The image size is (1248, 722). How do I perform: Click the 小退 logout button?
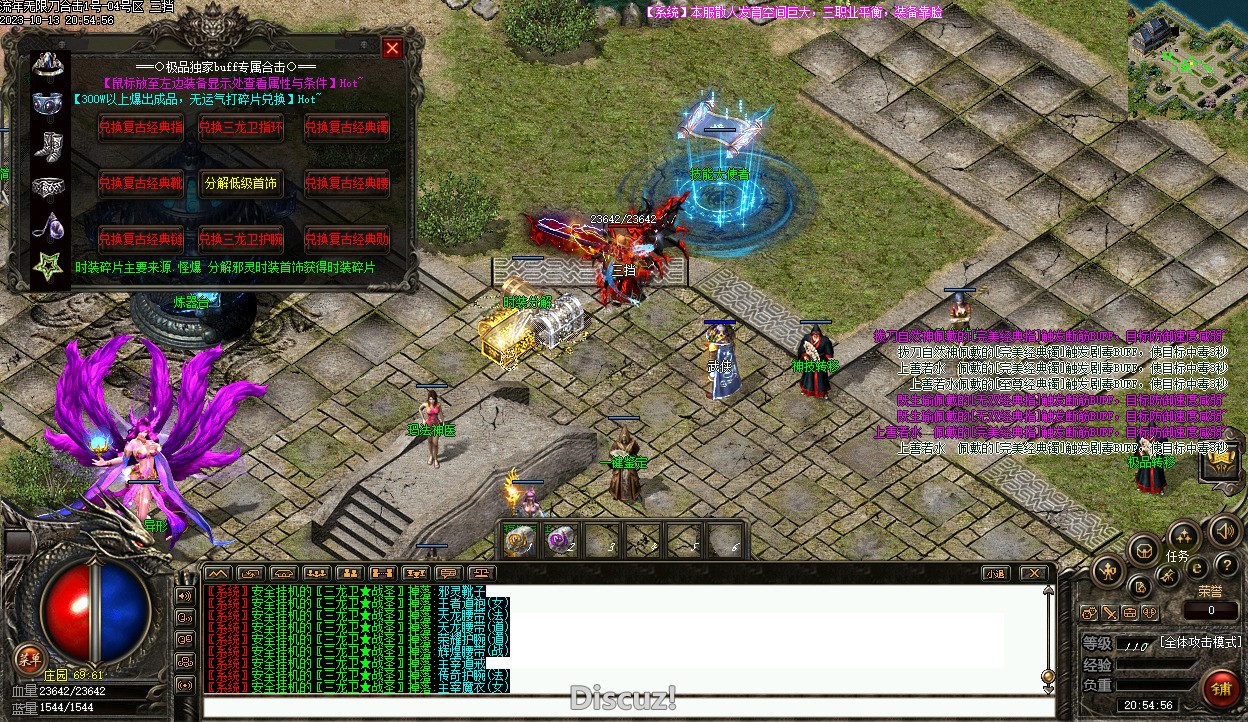coord(994,573)
